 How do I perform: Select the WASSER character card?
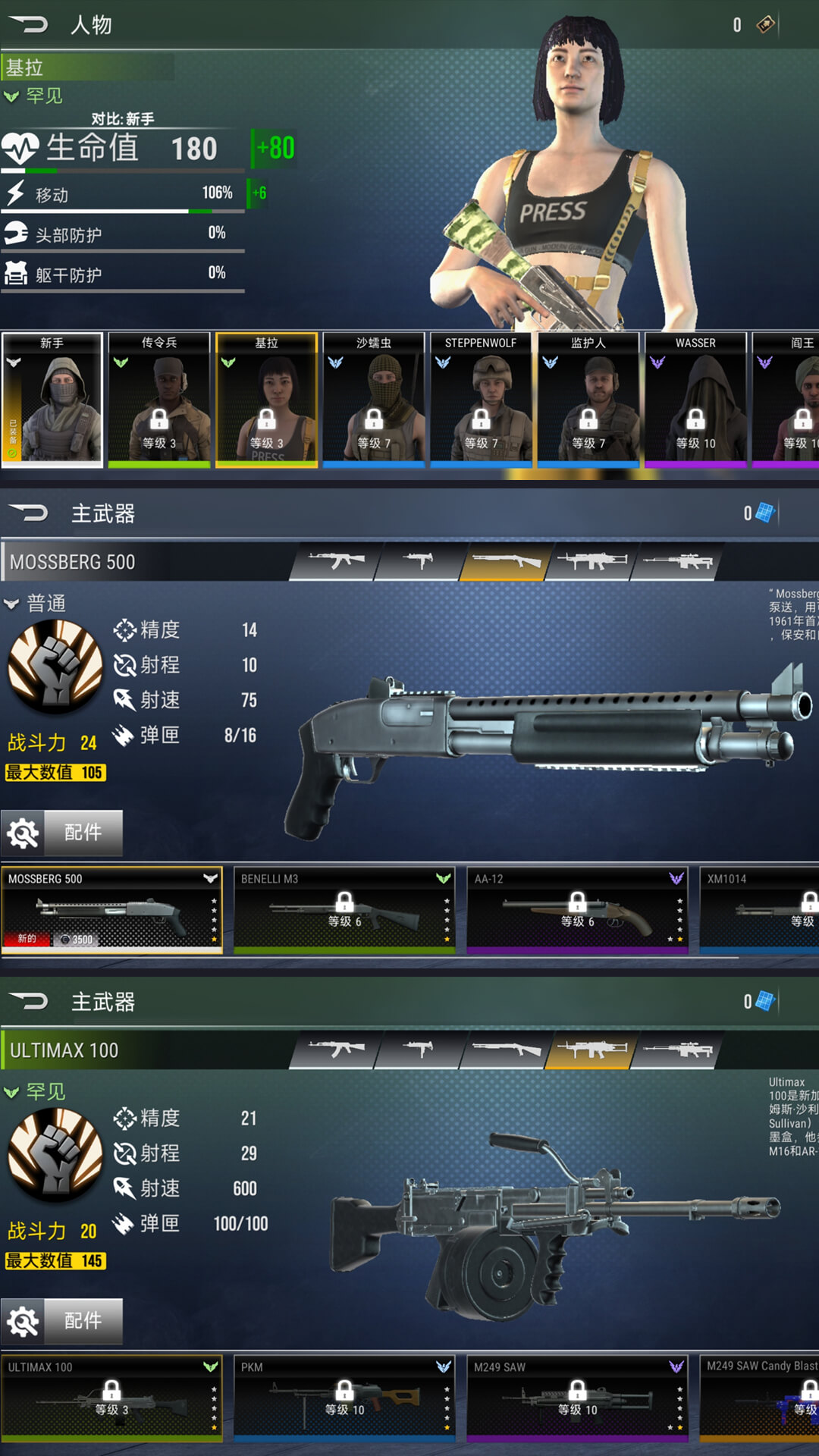(x=695, y=400)
